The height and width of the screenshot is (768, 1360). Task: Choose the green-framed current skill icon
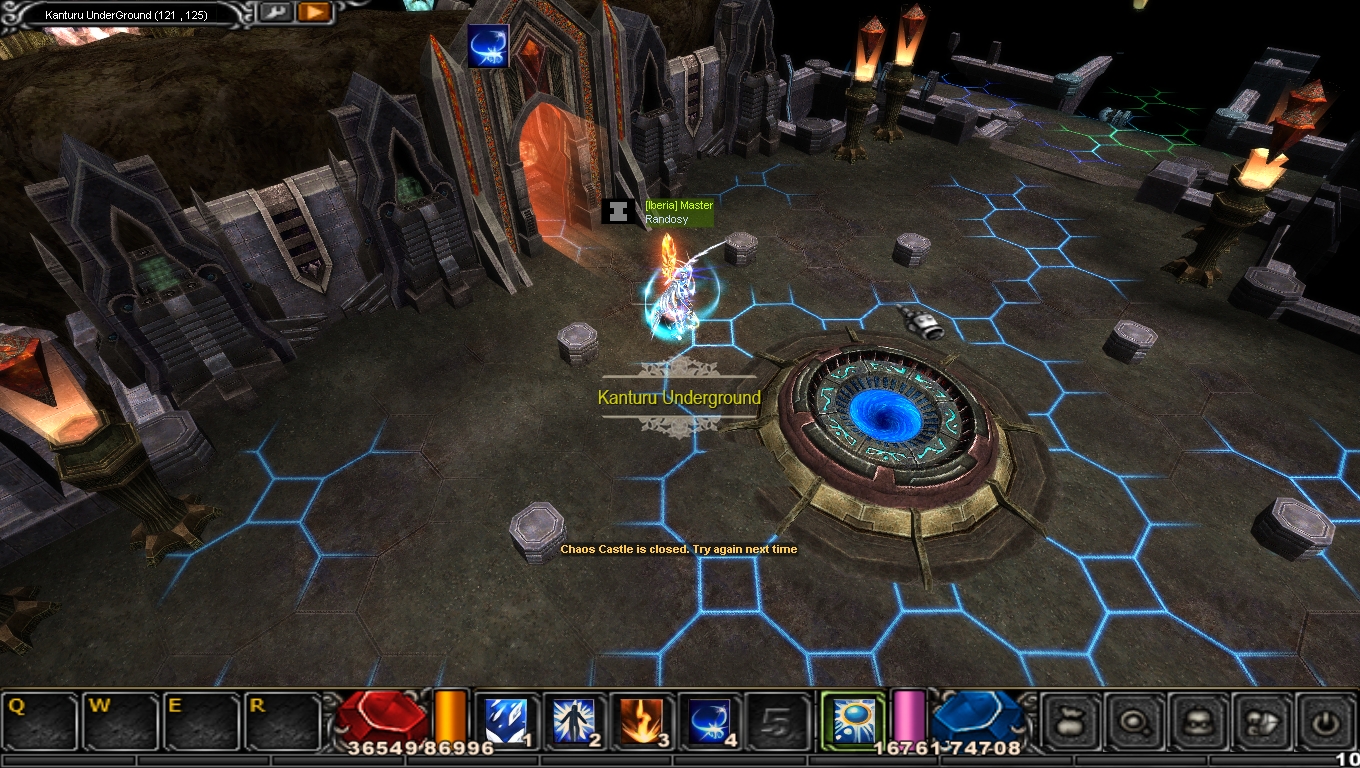[853, 720]
